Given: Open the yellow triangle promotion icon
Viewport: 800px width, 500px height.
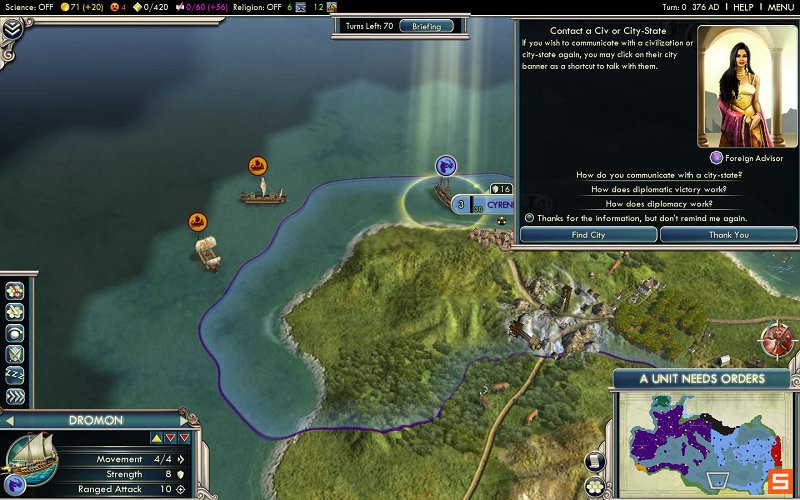Looking at the screenshot, I should click(156, 437).
